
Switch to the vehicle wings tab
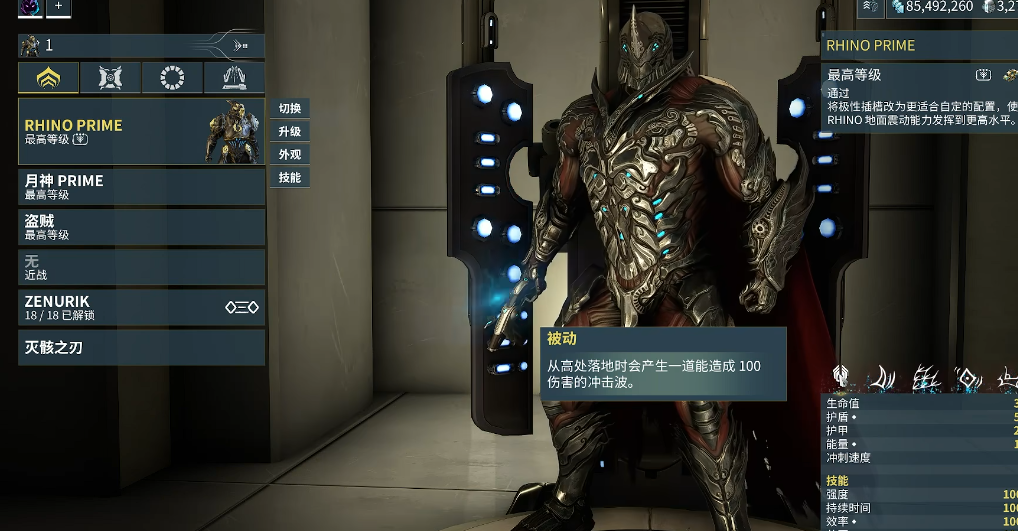(x=234, y=78)
